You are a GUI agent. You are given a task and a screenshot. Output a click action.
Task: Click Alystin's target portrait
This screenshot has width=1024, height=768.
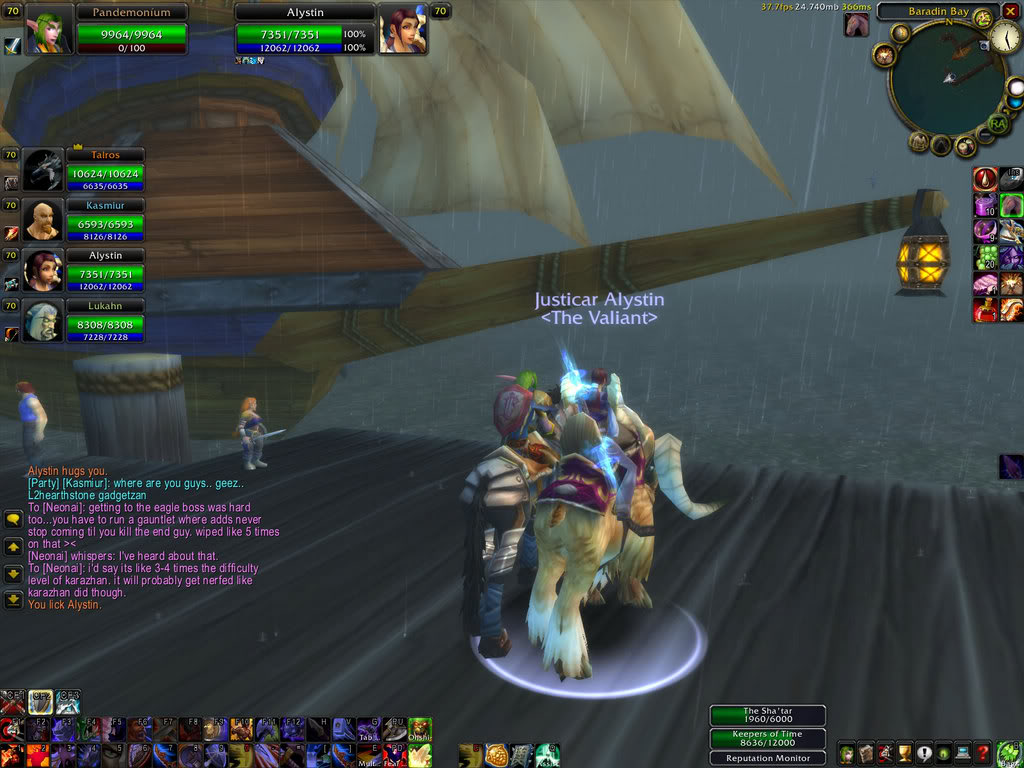click(402, 30)
